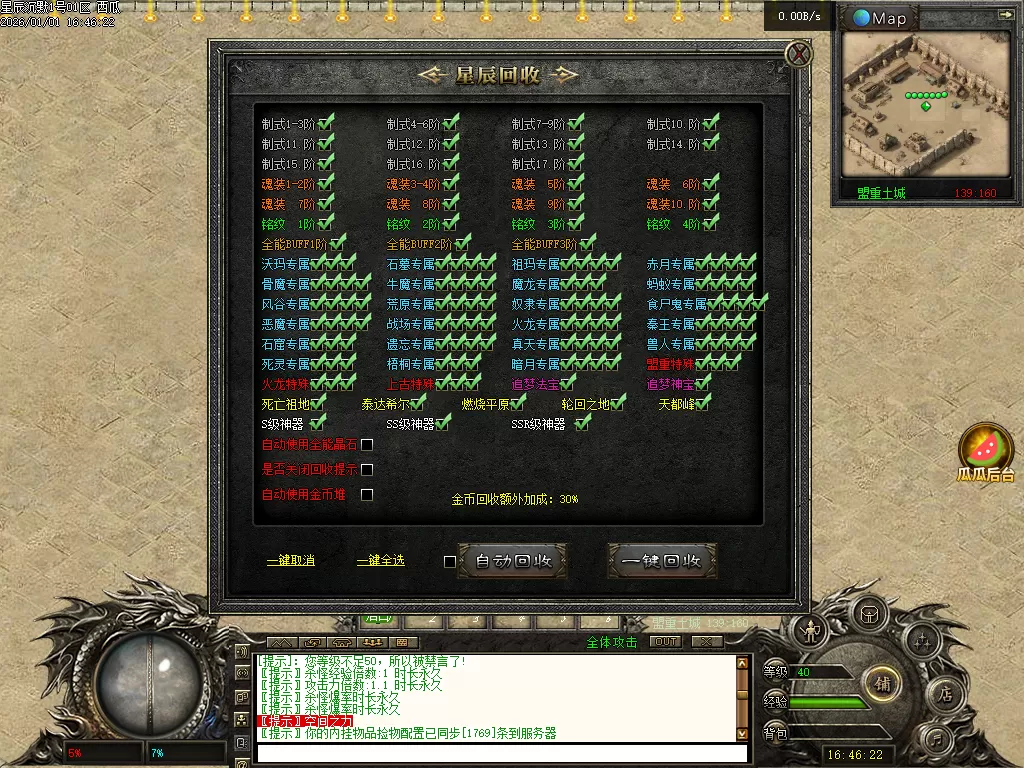The width and height of the screenshot is (1024, 768).
Task: Click the OUT button above chat
Action: tap(665, 642)
